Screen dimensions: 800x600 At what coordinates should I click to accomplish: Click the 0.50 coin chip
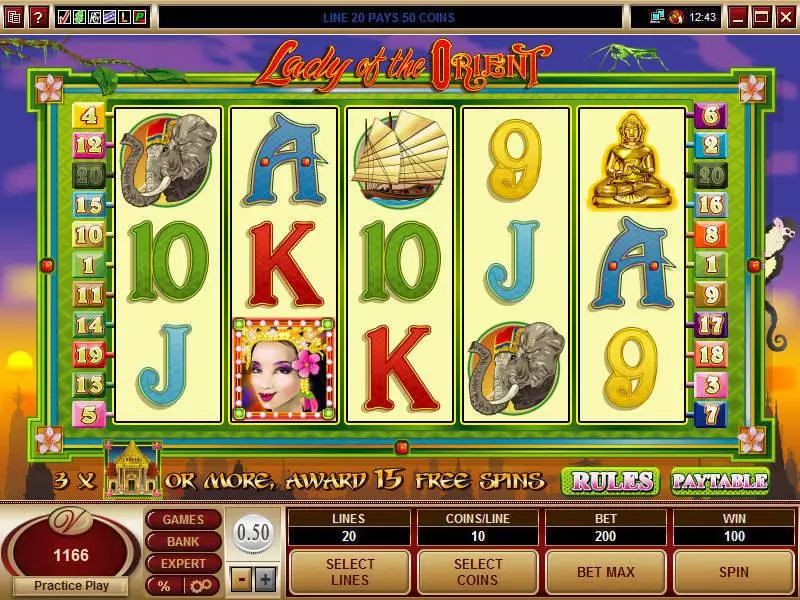coord(253,532)
